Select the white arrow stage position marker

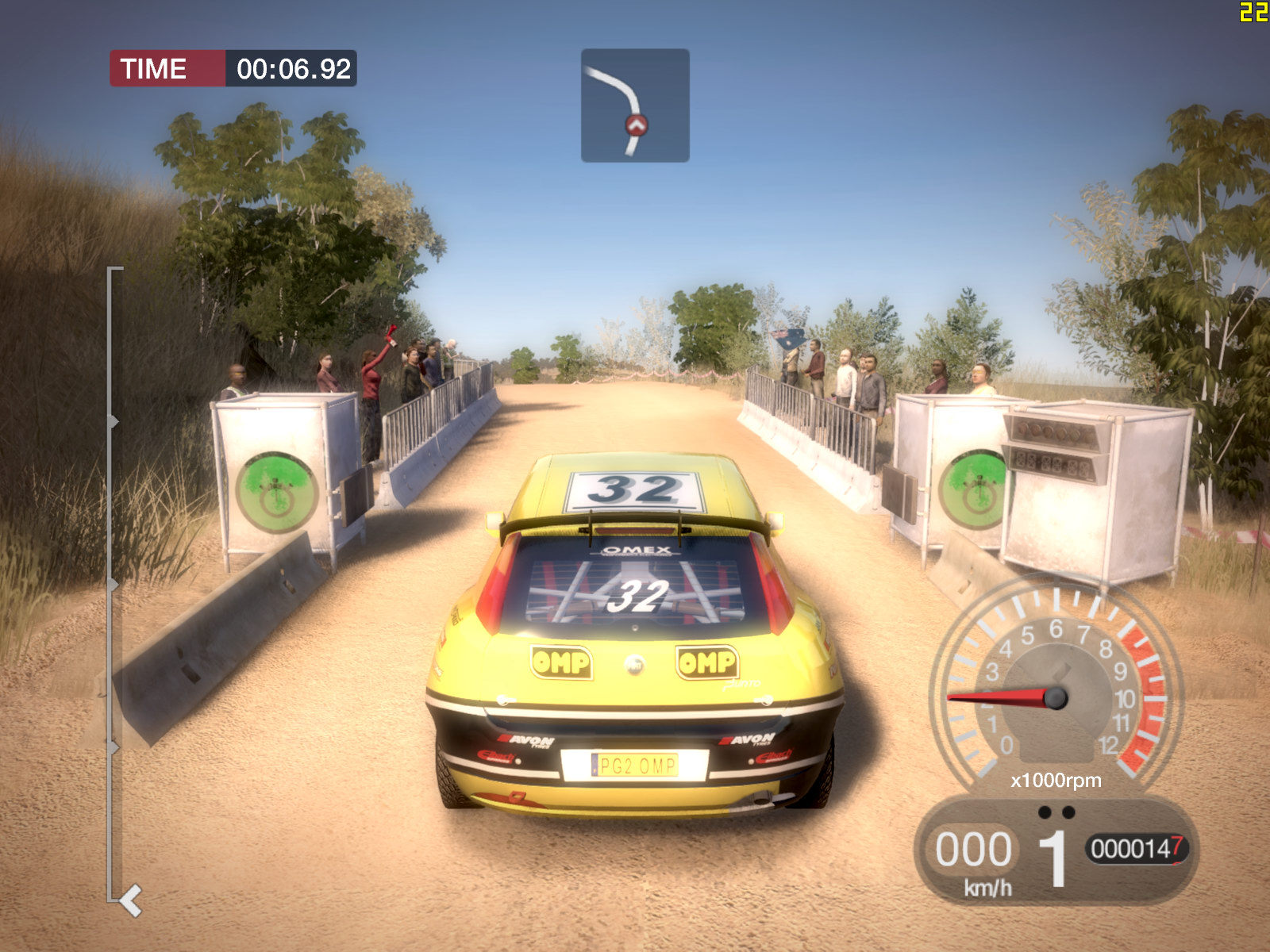coord(130,901)
